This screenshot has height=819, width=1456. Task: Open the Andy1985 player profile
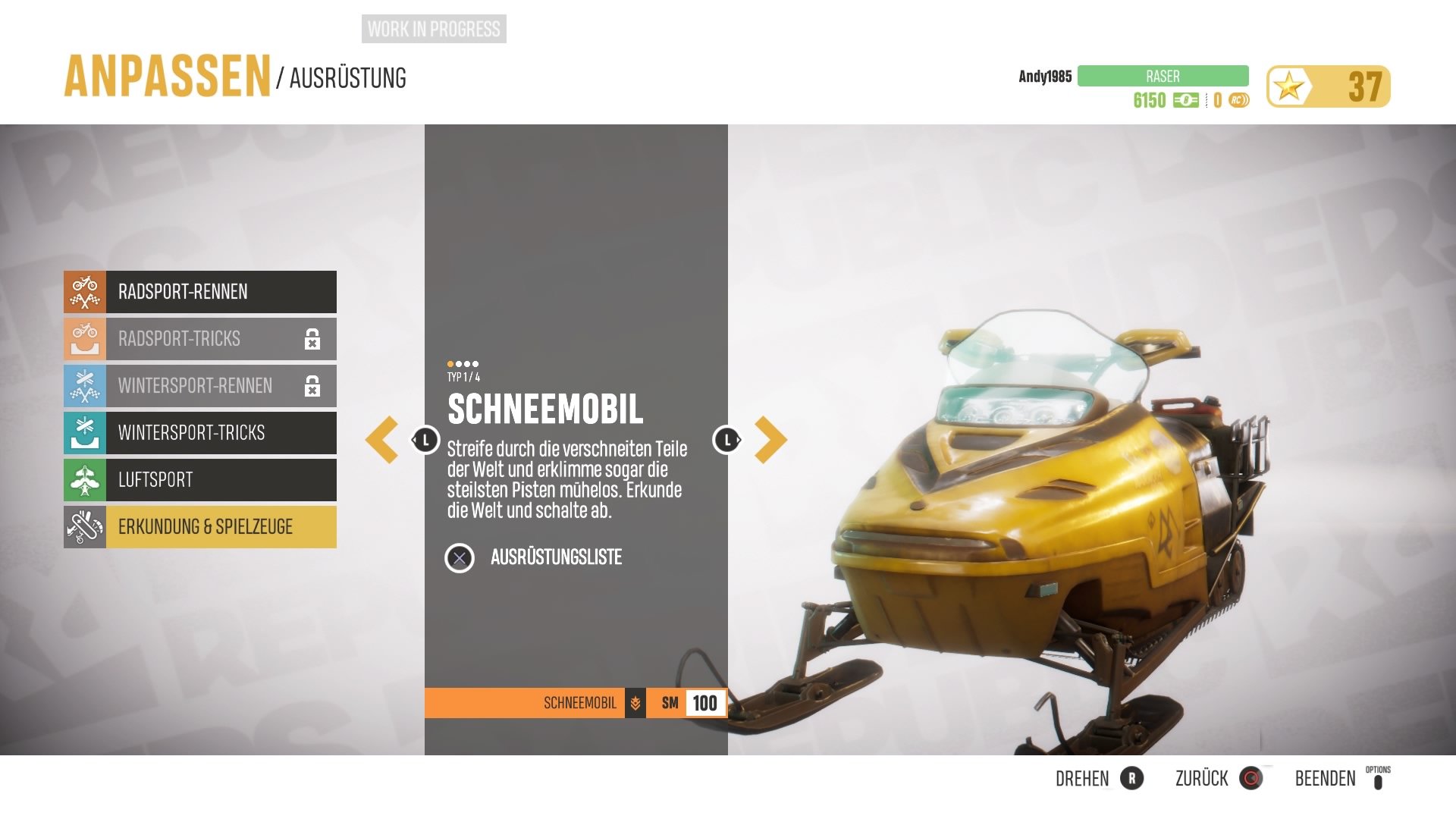(x=1044, y=77)
